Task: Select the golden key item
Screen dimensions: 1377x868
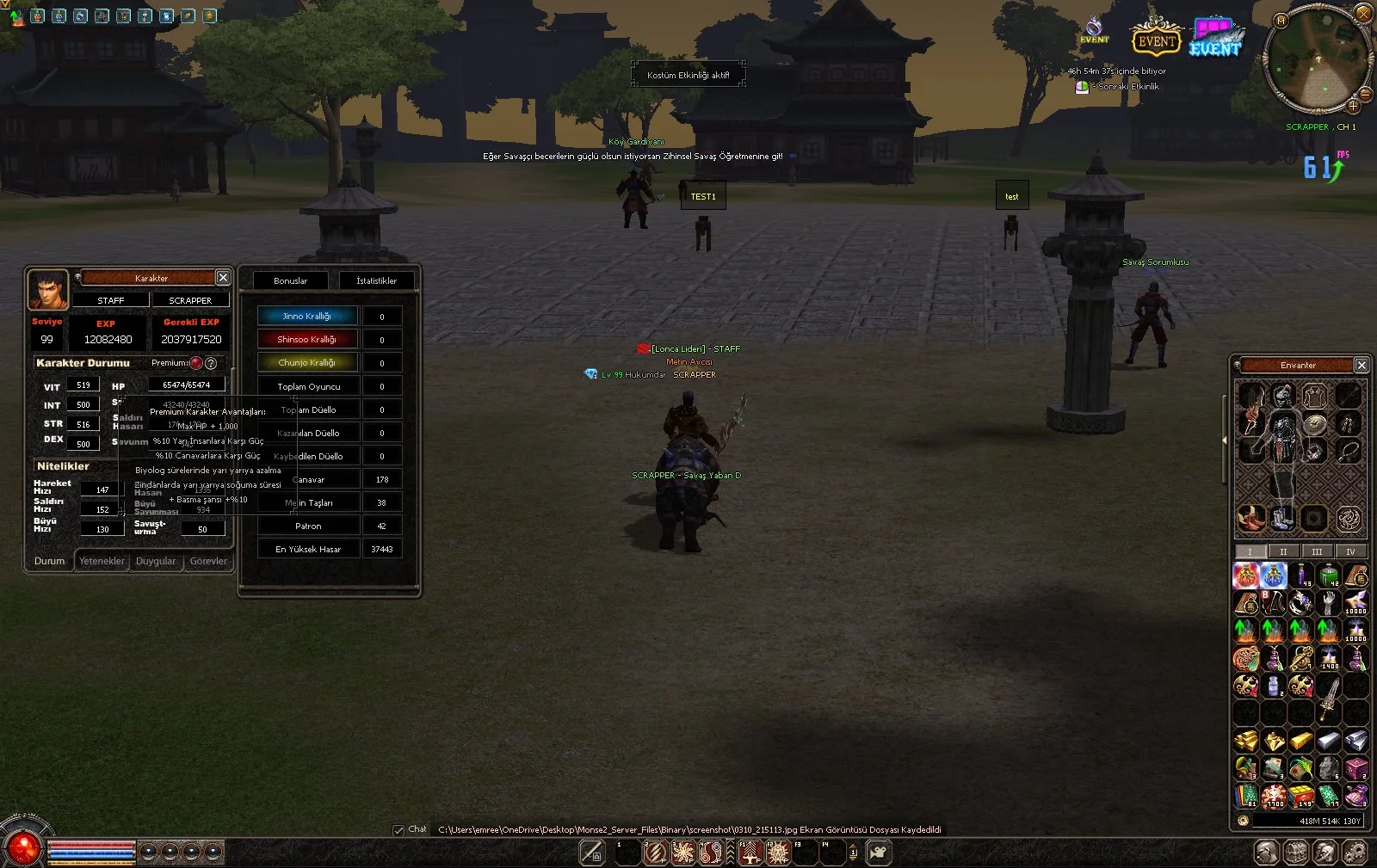Action: tap(1301, 659)
